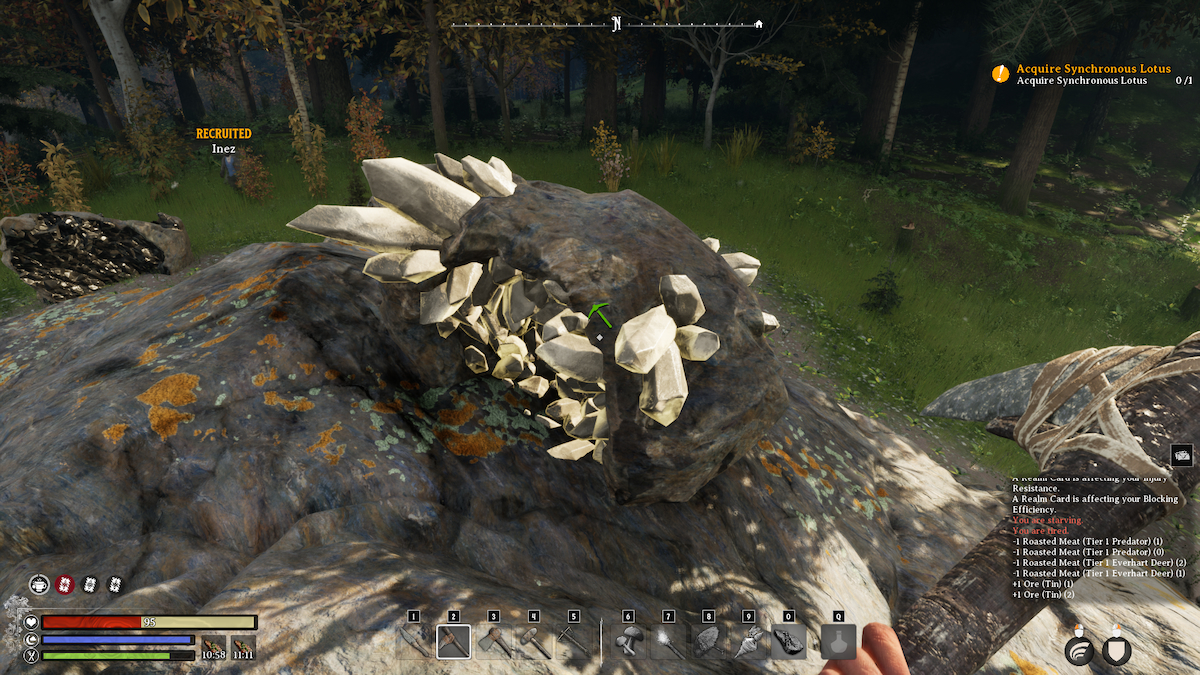This screenshot has width=1200, height=675.
Task: Click the red realm card status icon
Action: click(65, 585)
